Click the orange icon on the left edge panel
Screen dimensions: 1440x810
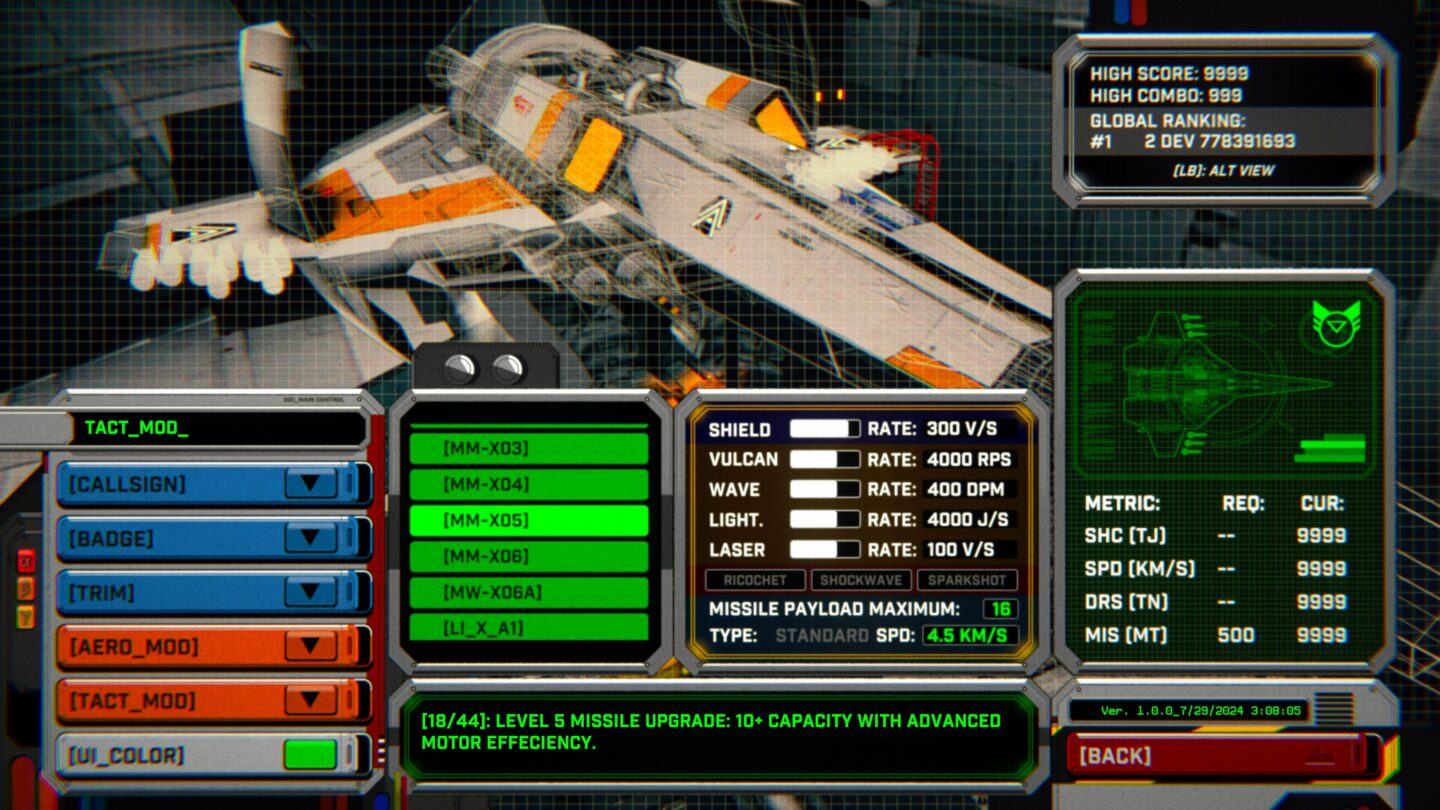27,590
